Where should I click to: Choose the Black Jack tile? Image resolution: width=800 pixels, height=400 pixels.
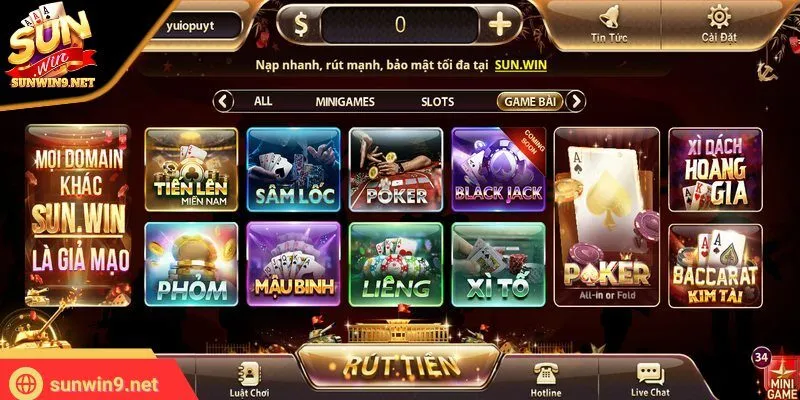click(498, 169)
